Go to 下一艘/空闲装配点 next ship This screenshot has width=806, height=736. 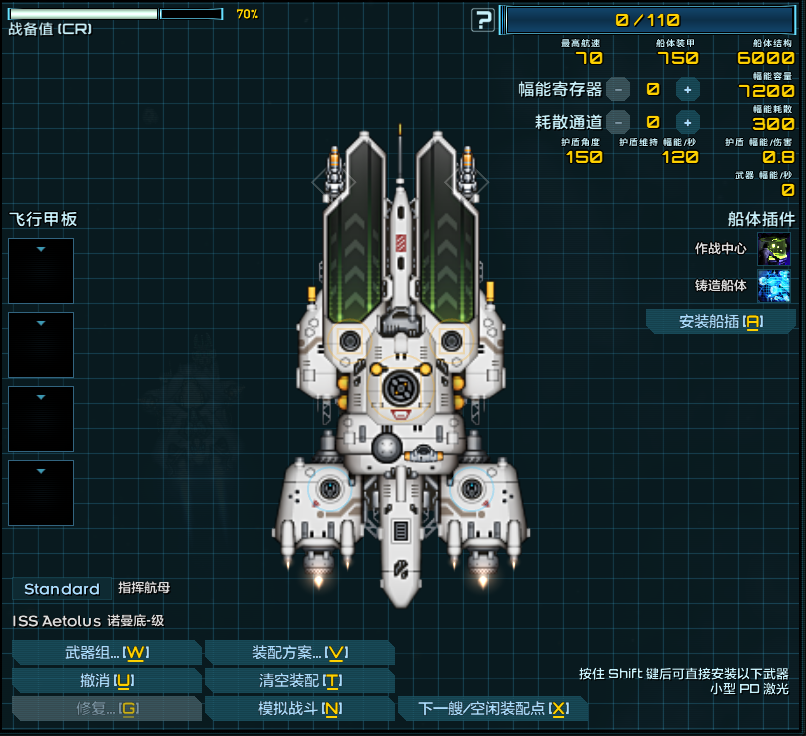point(492,709)
